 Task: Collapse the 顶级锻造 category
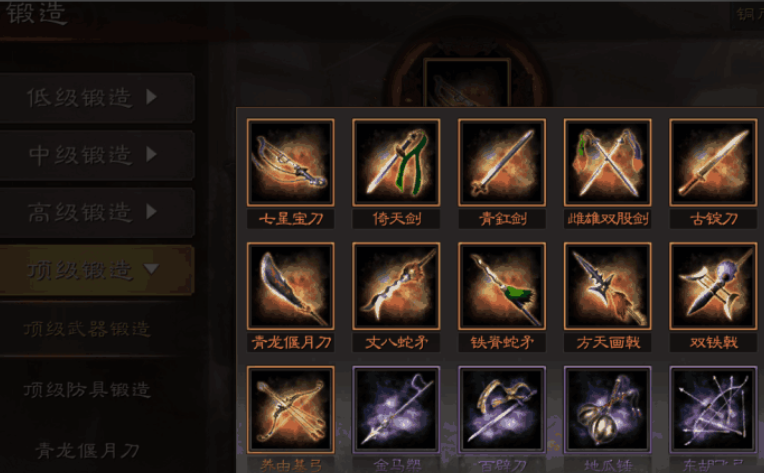(96, 269)
